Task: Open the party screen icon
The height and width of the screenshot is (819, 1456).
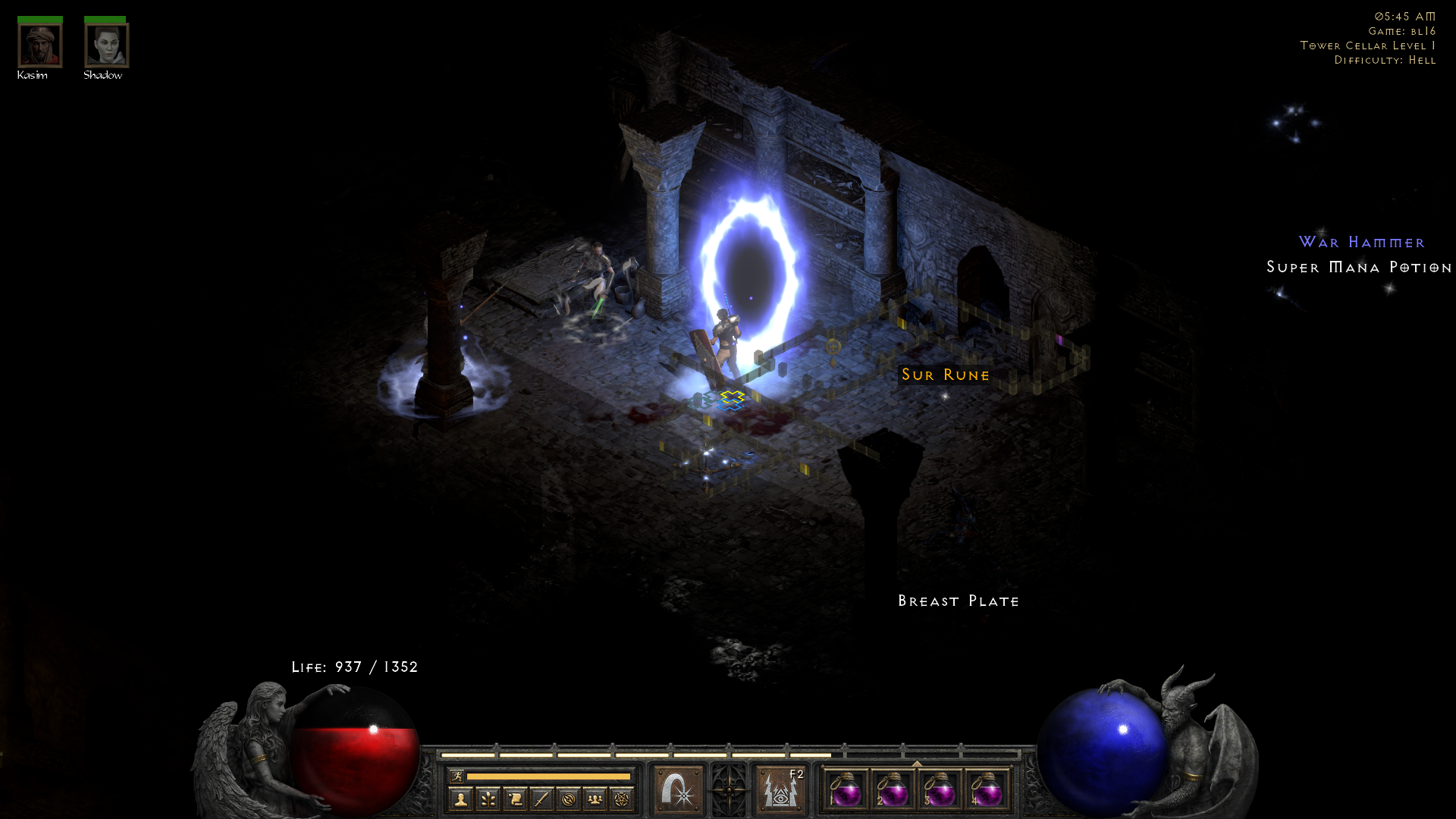Action: 595,798
